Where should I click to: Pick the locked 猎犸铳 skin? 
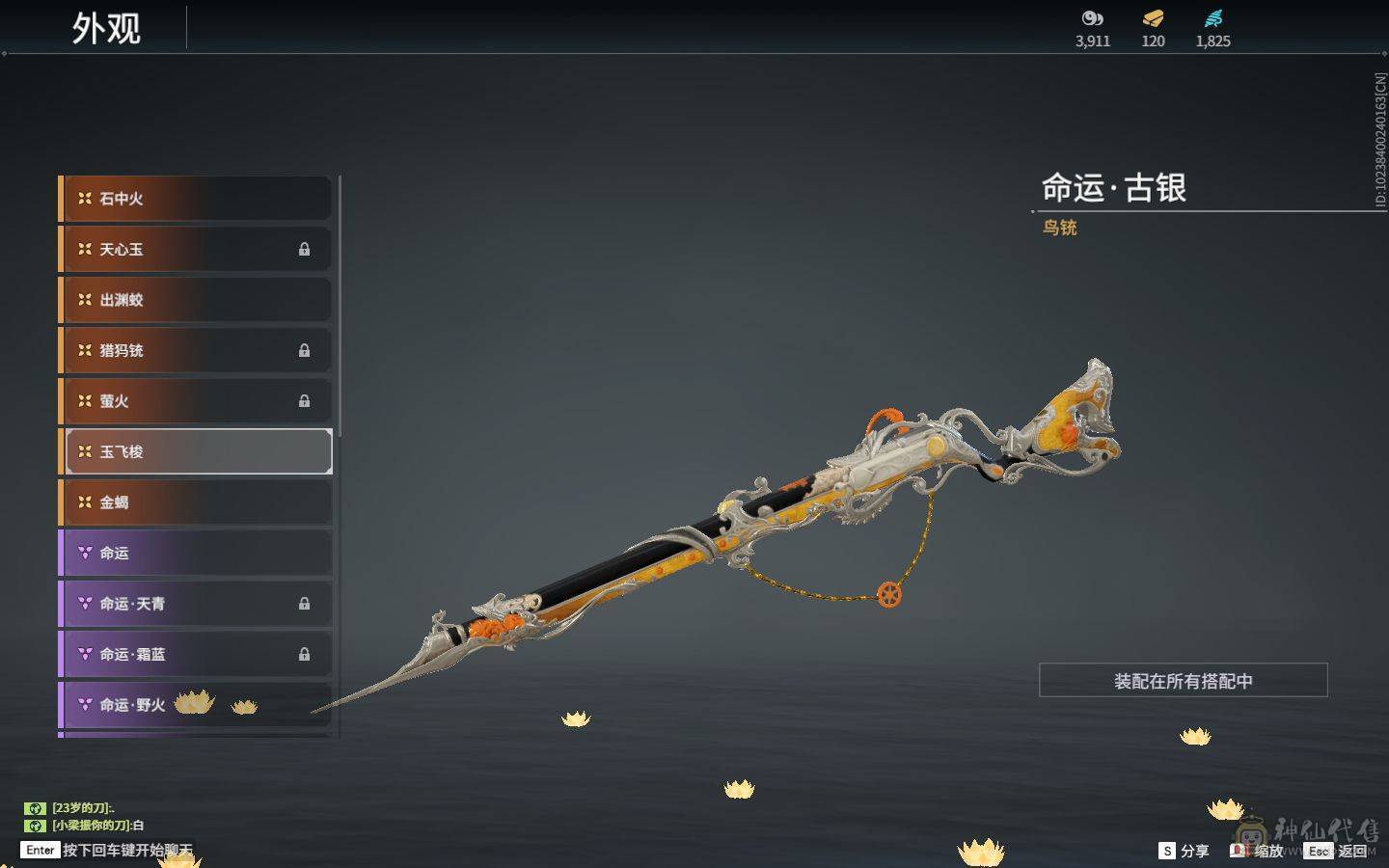coord(197,350)
